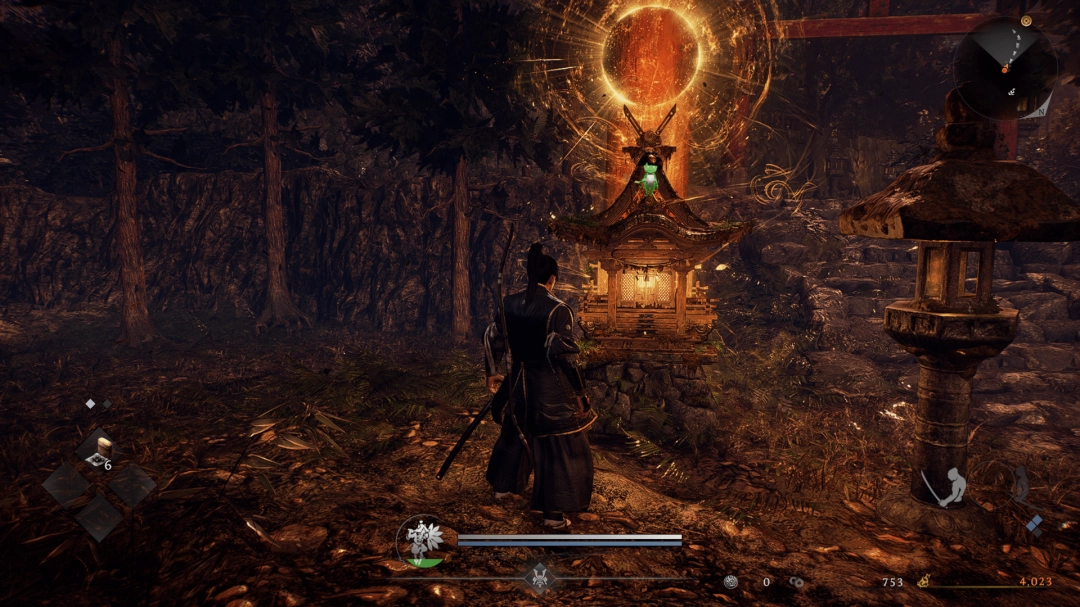Open the circular minimap radar
The height and width of the screenshot is (607, 1080).
1004,68
